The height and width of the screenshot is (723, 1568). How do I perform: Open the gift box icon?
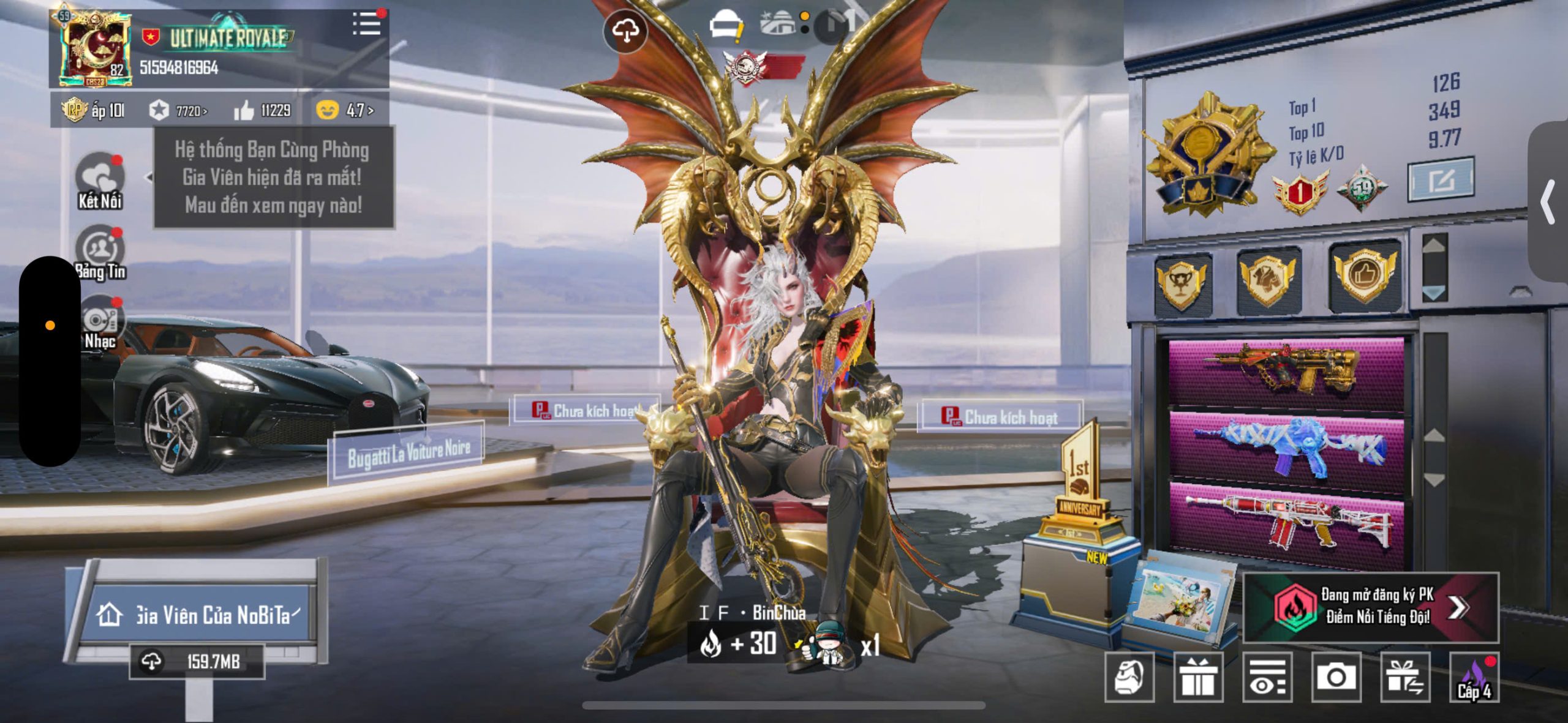(x=1198, y=677)
